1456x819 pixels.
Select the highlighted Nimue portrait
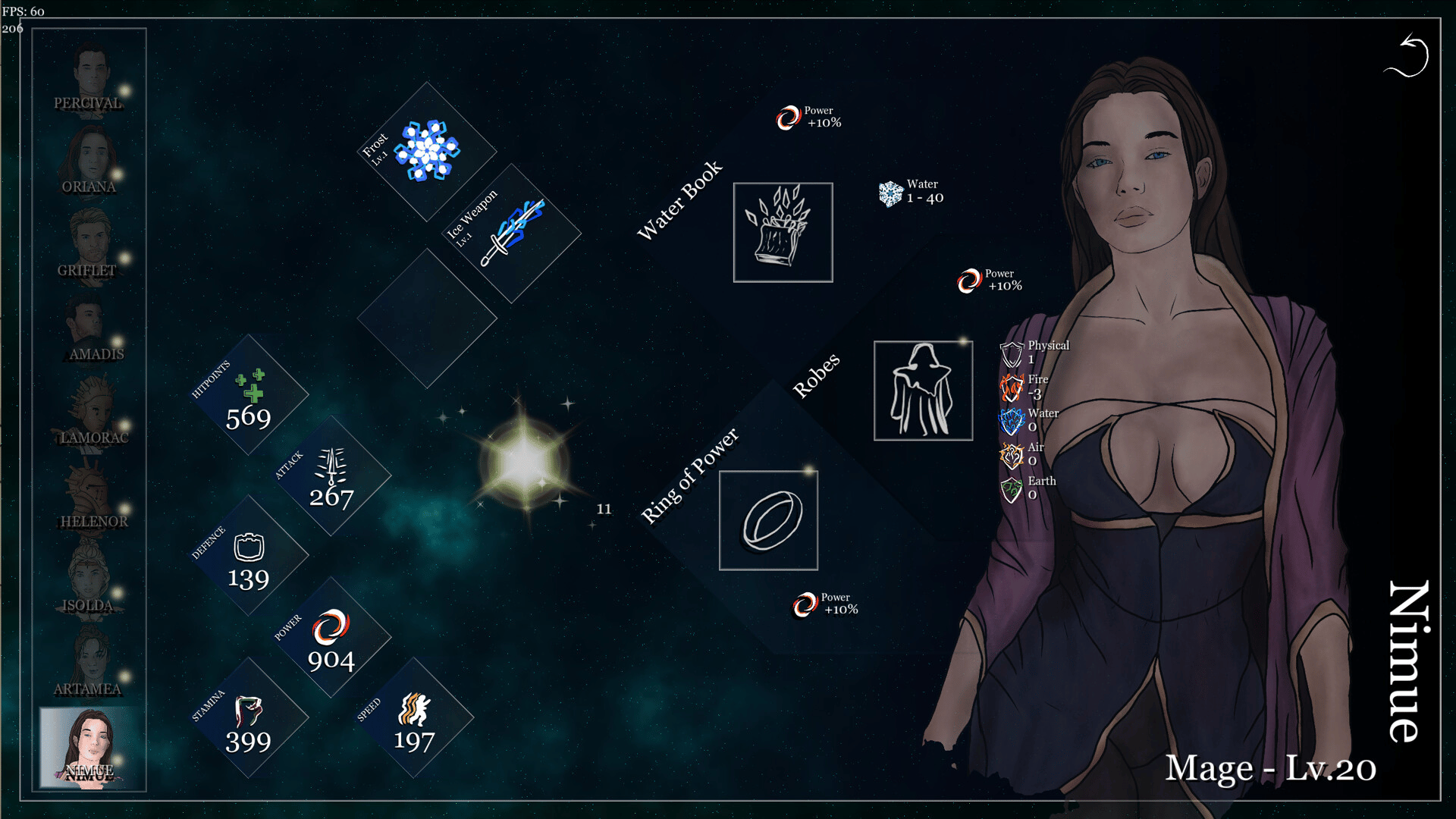pos(91,748)
